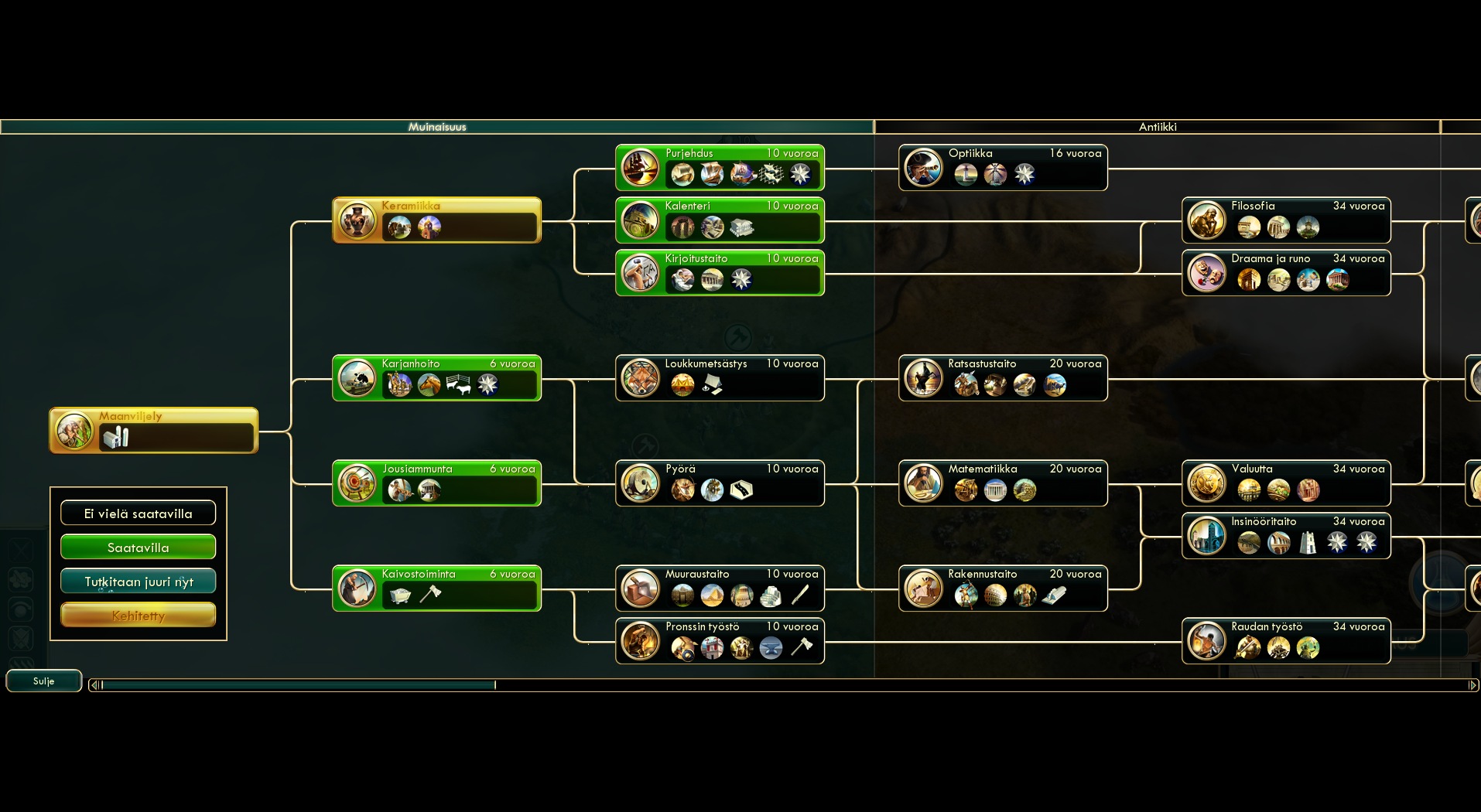Queue the Optiikka technology
Screen dimensions: 1481x812
click(1002, 167)
